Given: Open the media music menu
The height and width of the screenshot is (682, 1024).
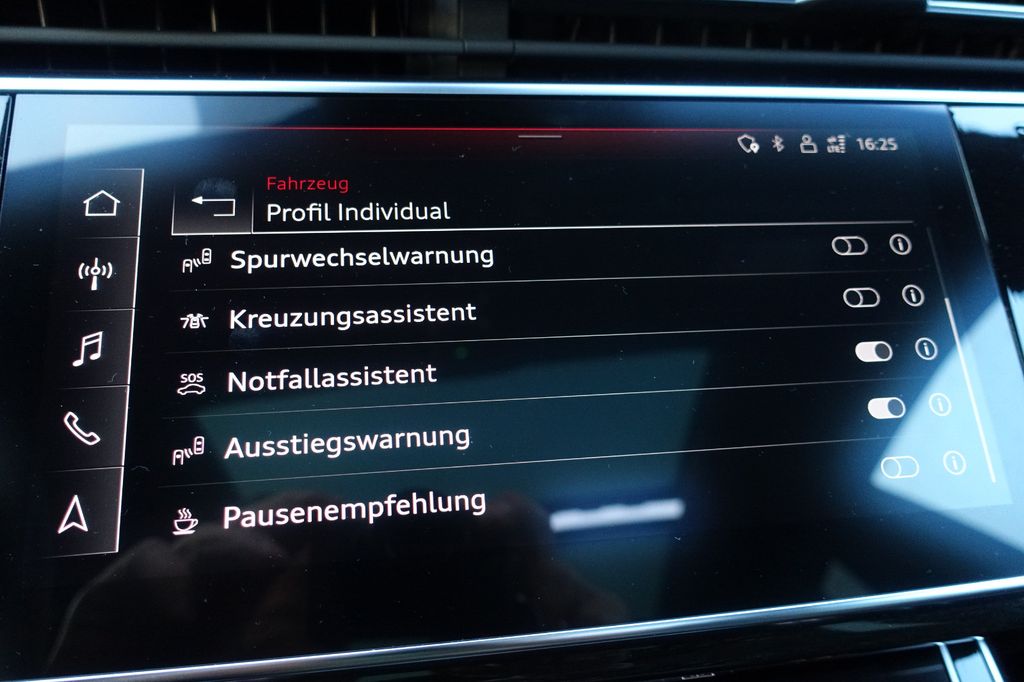Looking at the screenshot, I should point(88,349).
